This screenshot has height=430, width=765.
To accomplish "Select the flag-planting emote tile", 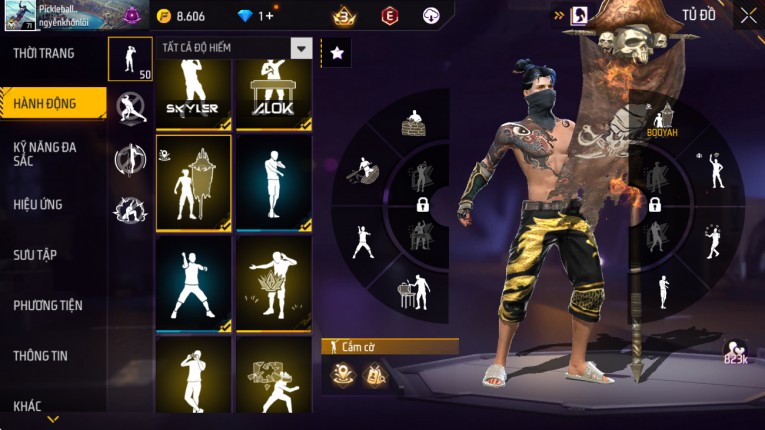I will tap(193, 183).
